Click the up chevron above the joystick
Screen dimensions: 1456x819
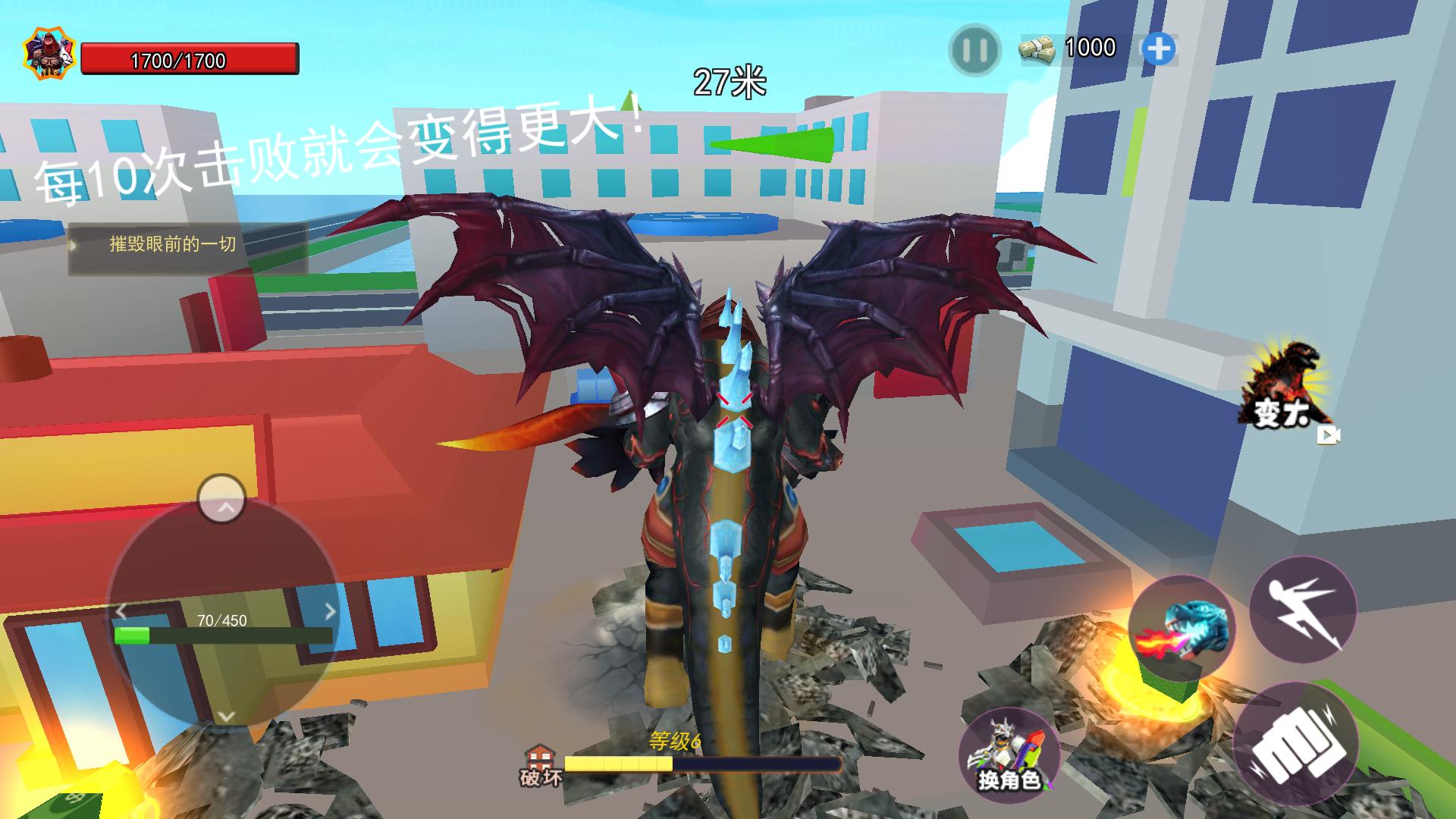point(223,503)
